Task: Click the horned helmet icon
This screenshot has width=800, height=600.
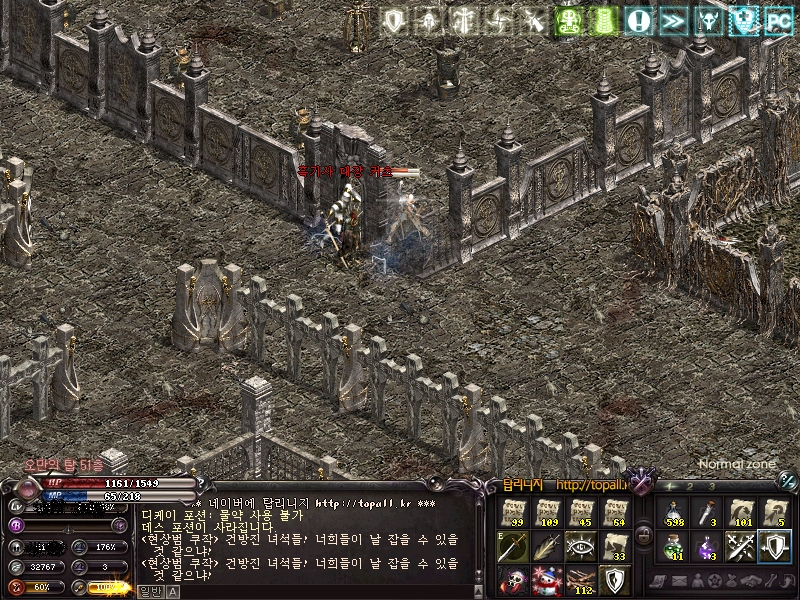Action: pos(708,20)
